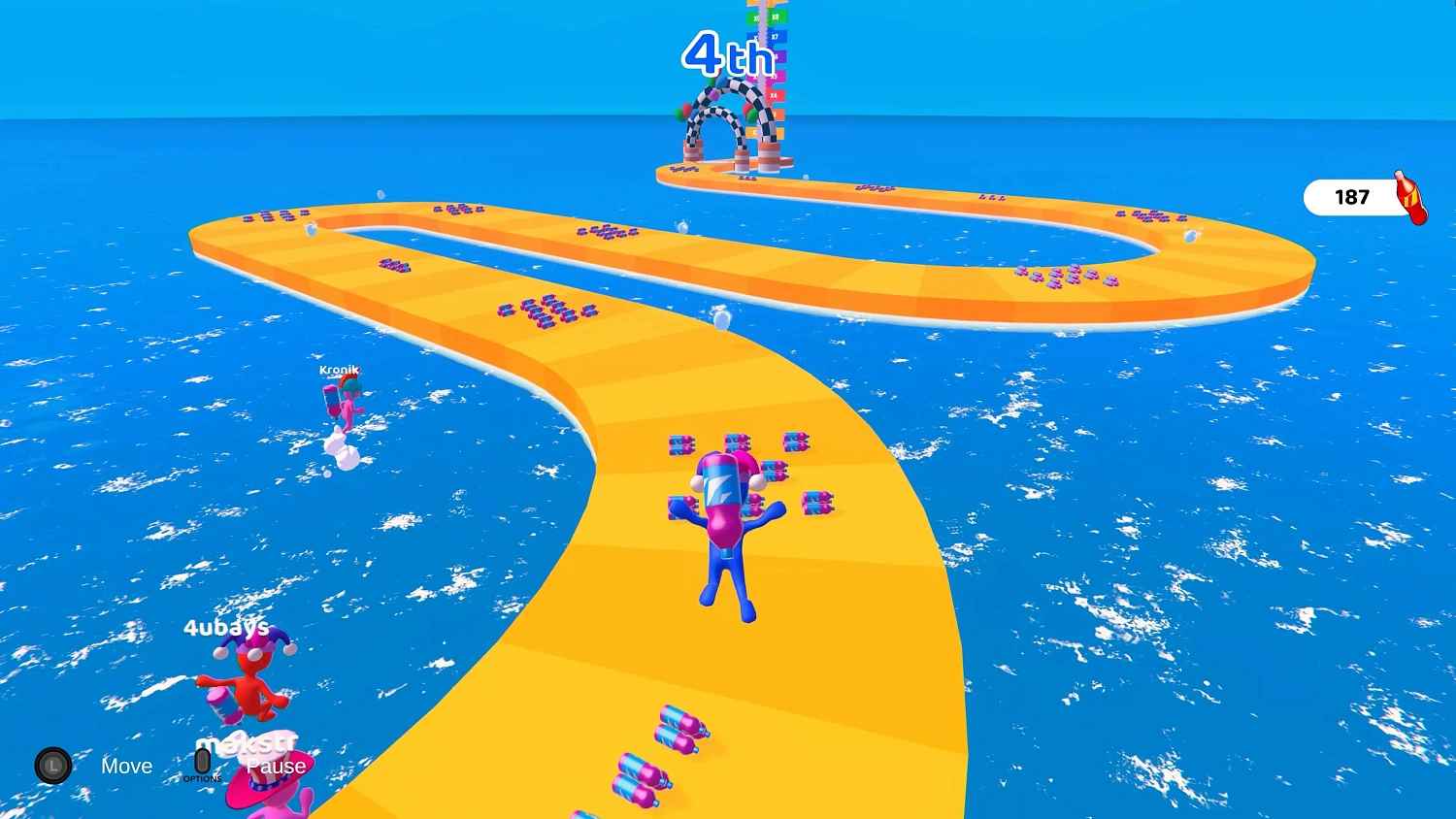Image resolution: width=1456 pixels, height=819 pixels.
Task: Click the X8 multiplier flag on the ladder
Action: pos(775,16)
